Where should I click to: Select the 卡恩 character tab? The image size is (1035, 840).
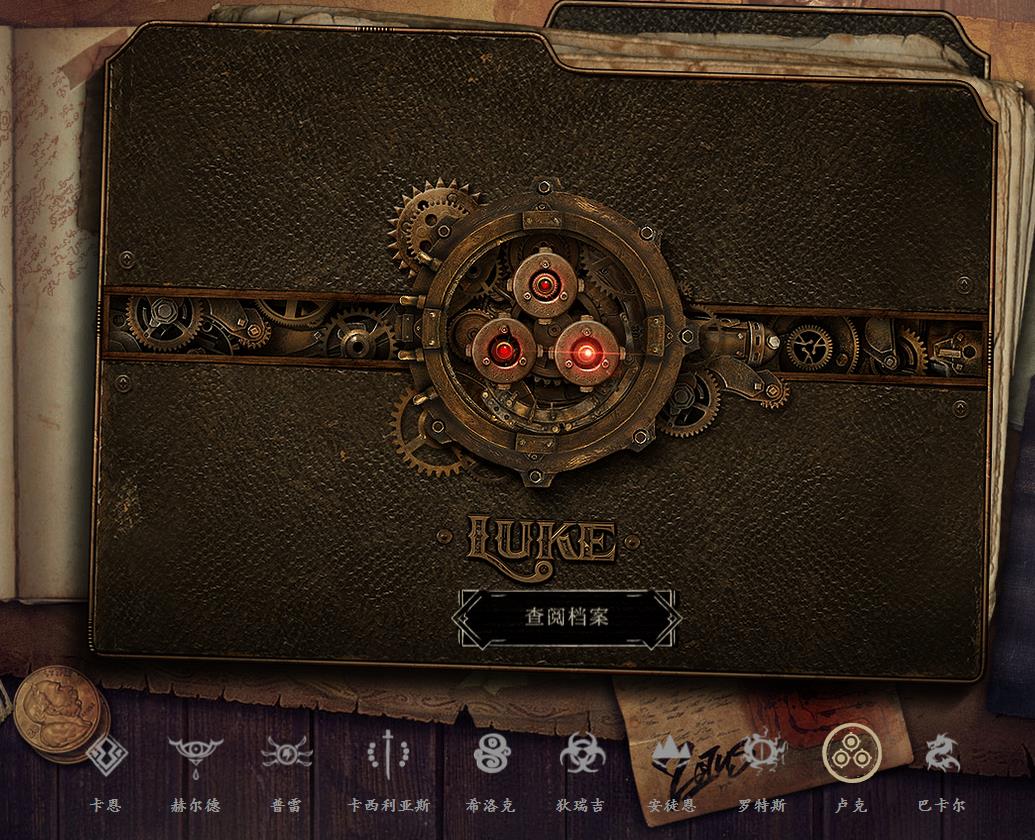pos(106,755)
